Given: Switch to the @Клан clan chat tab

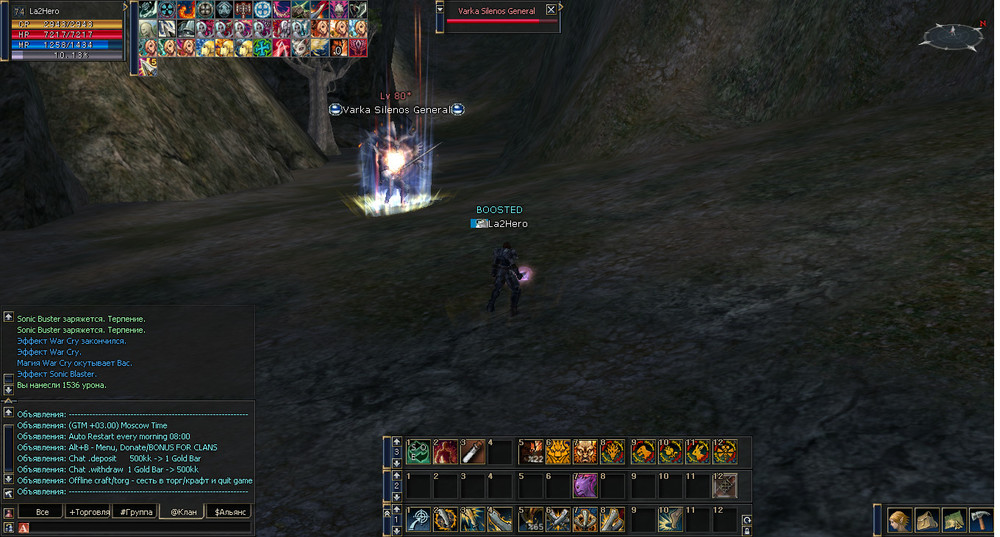Looking at the screenshot, I should [182, 512].
